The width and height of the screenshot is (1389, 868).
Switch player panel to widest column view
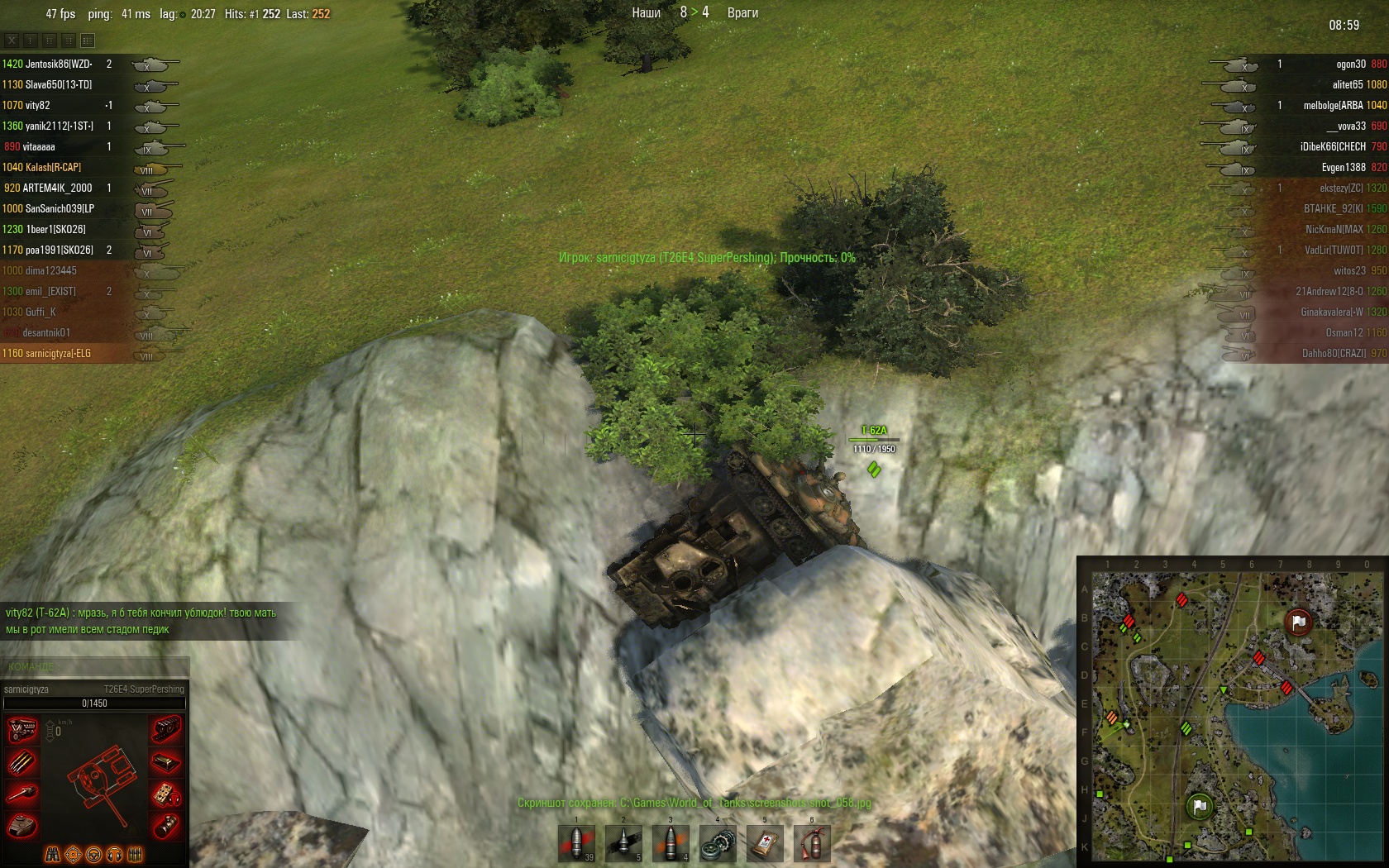88,40
